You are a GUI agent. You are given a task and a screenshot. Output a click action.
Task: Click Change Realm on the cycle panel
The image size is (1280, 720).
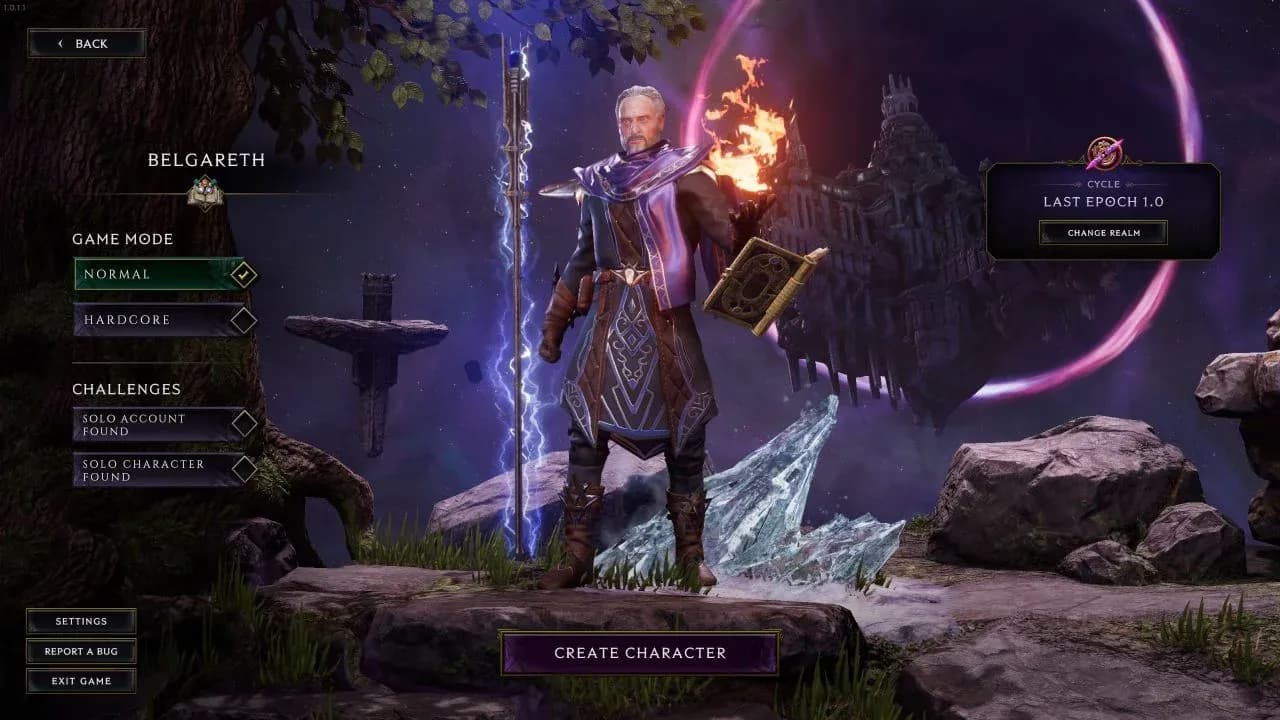click(x=1104, y=231)
